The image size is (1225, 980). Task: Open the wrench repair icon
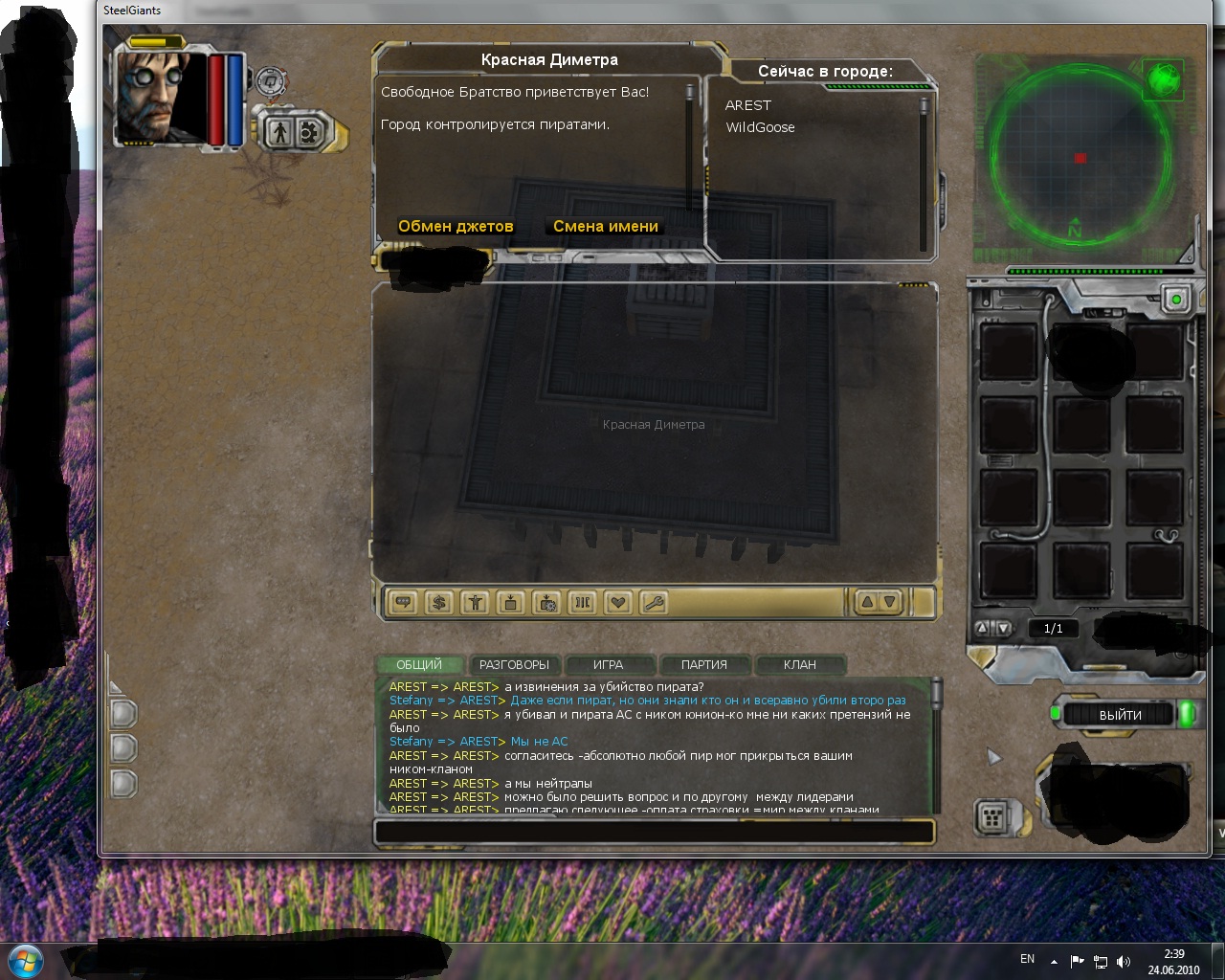(655, 602)
